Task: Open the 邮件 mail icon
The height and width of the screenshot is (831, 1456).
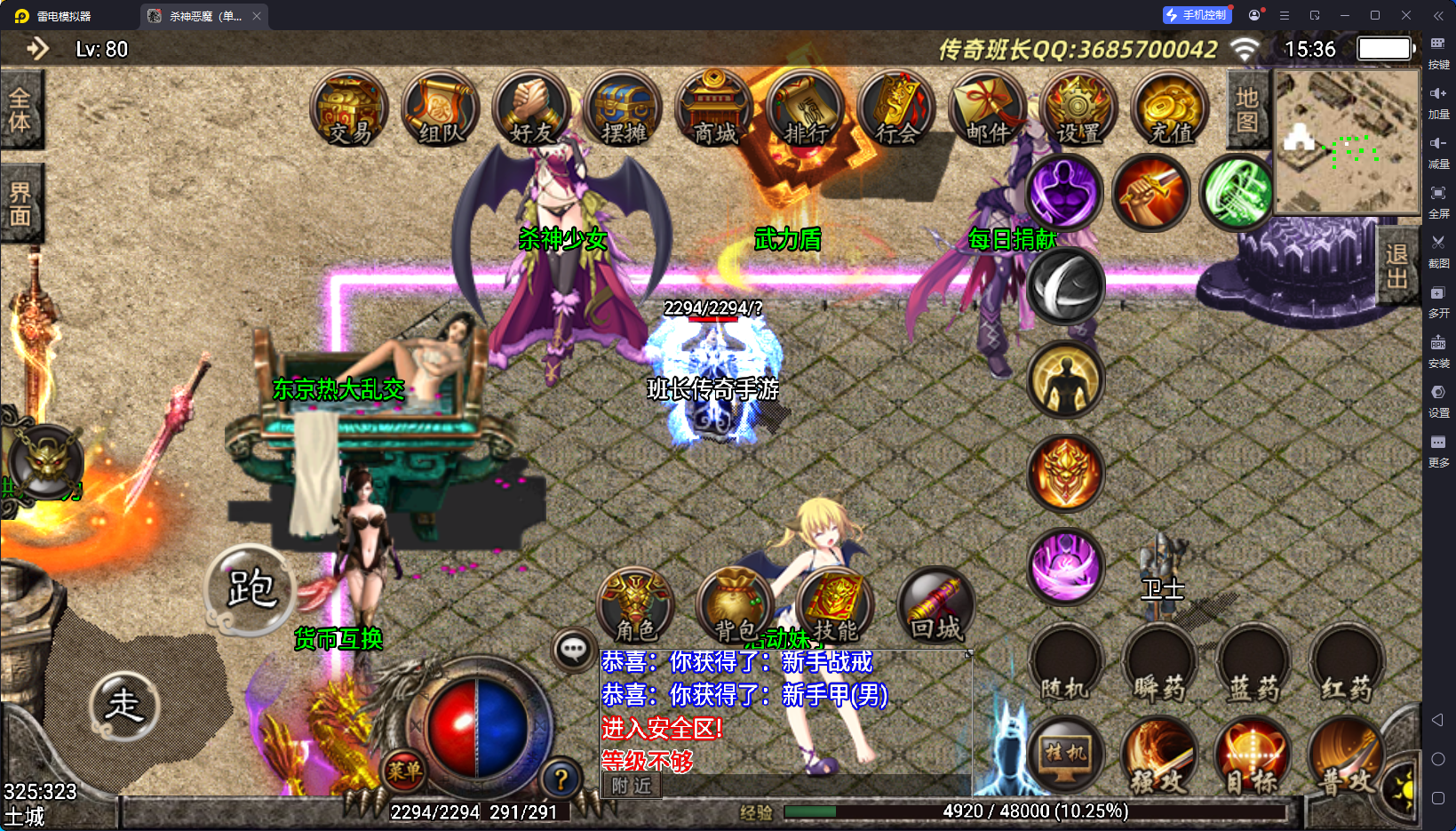Action: (x=987, y=109)
